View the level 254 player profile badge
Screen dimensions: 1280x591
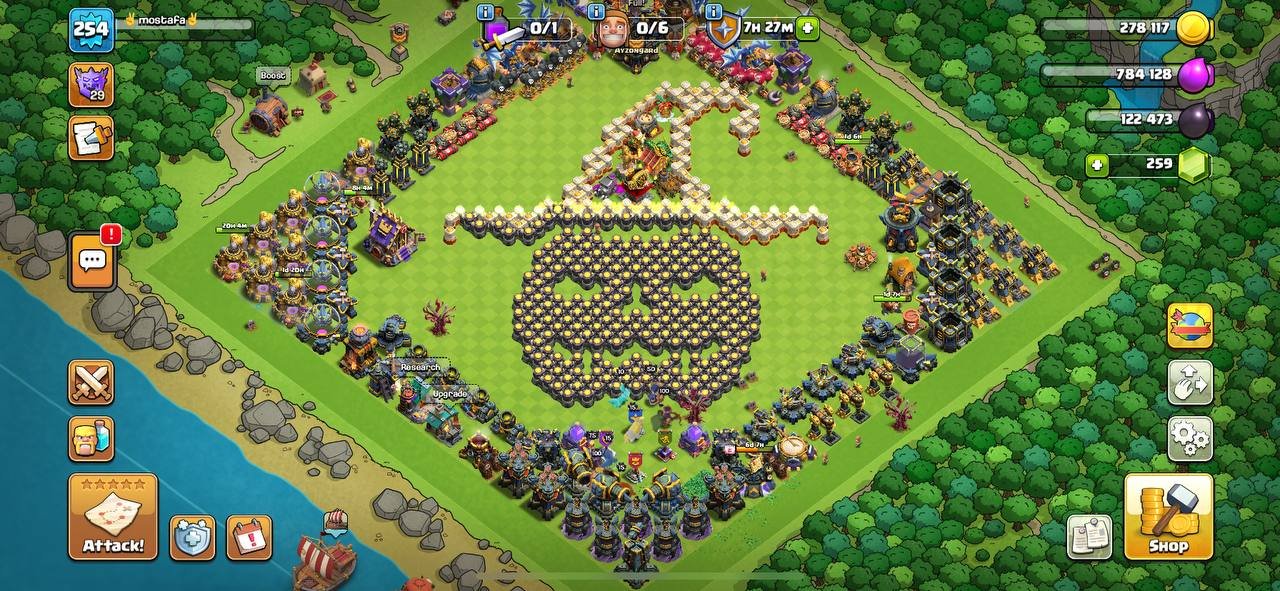pyautogui.click(x=91, y=30)
